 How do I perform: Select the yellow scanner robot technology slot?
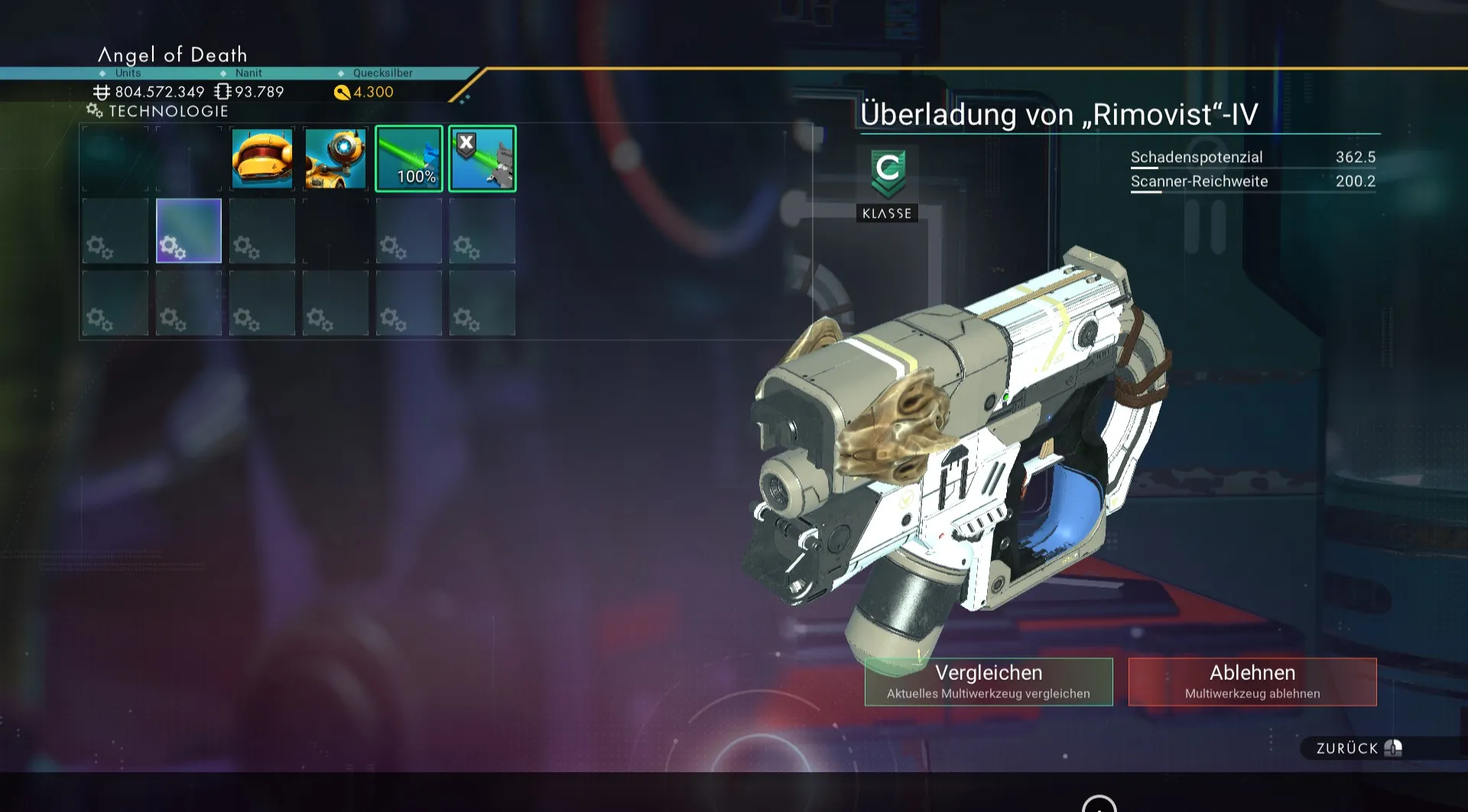coord(336,158)
